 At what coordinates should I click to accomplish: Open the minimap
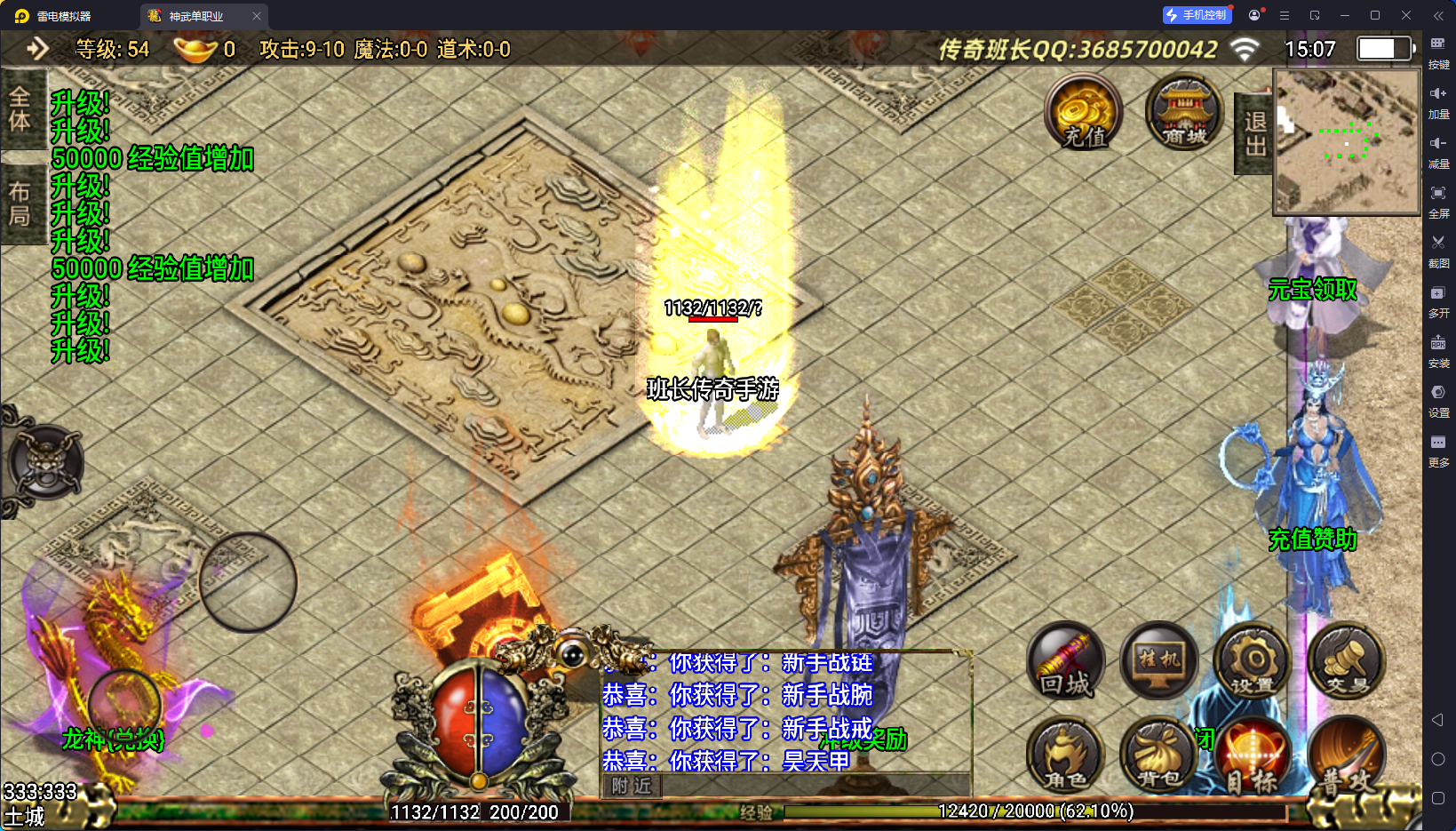pos(1346,141)
